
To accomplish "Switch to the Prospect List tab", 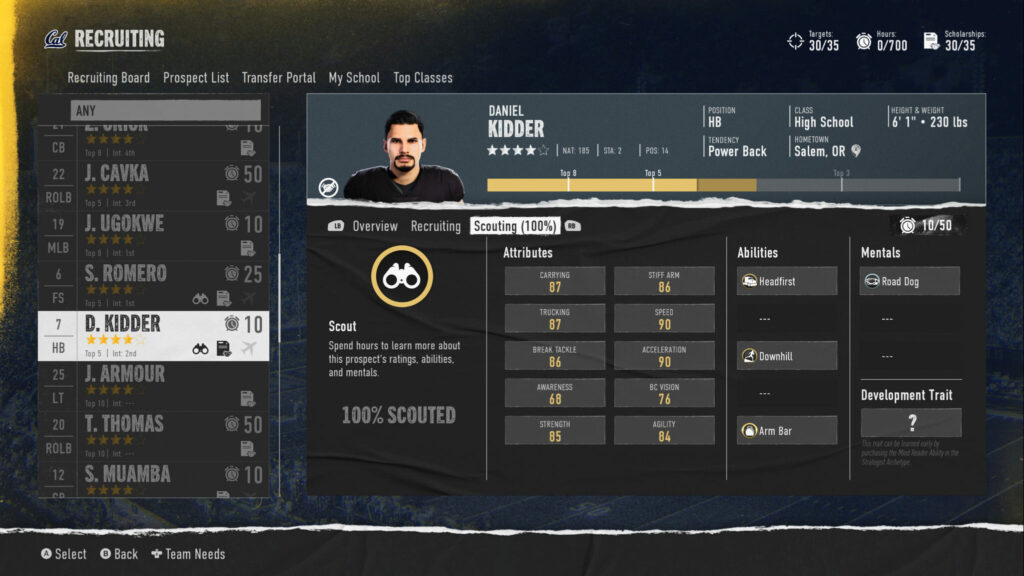I will click(196, 78).
